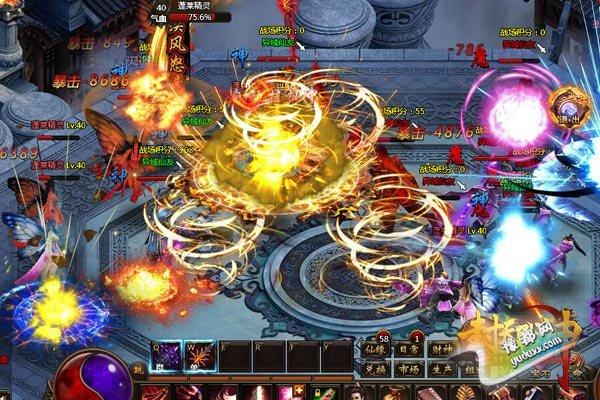Screen dimensions: 600x400
Task: Click the 财神 button
Action: [442, 350]
